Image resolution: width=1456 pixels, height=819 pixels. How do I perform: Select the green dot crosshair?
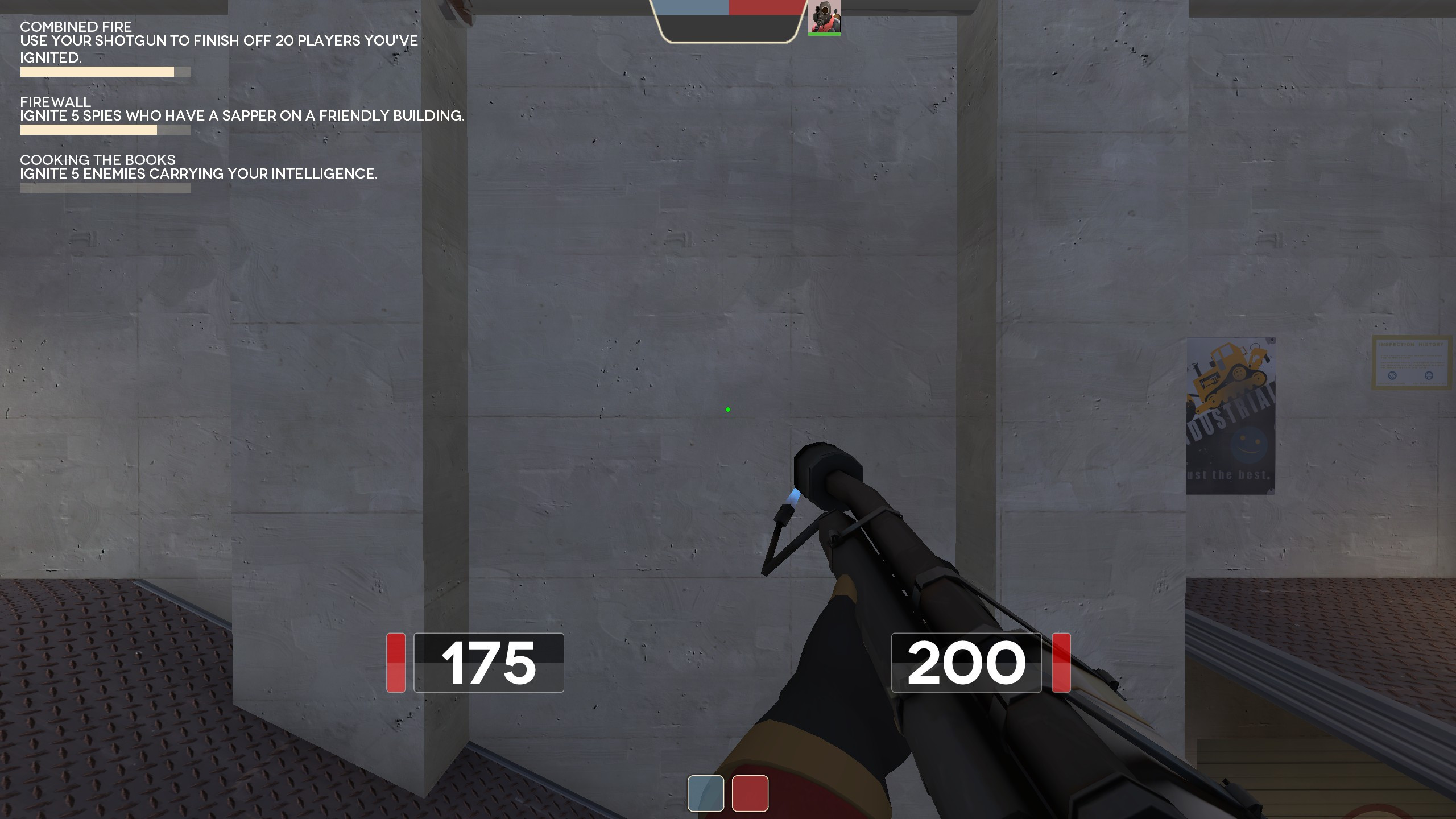tap(728, 409)
